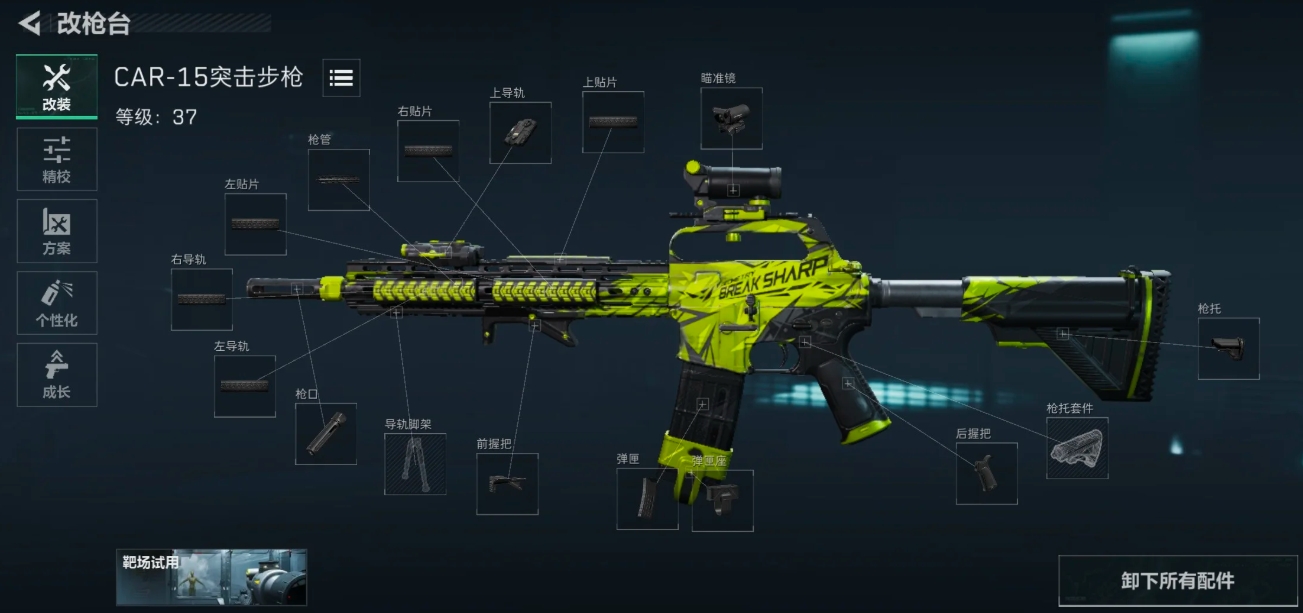The image size is (1303, 613).
Task: Choose the 弹匣 magazine slot
Action: point(647,499)
